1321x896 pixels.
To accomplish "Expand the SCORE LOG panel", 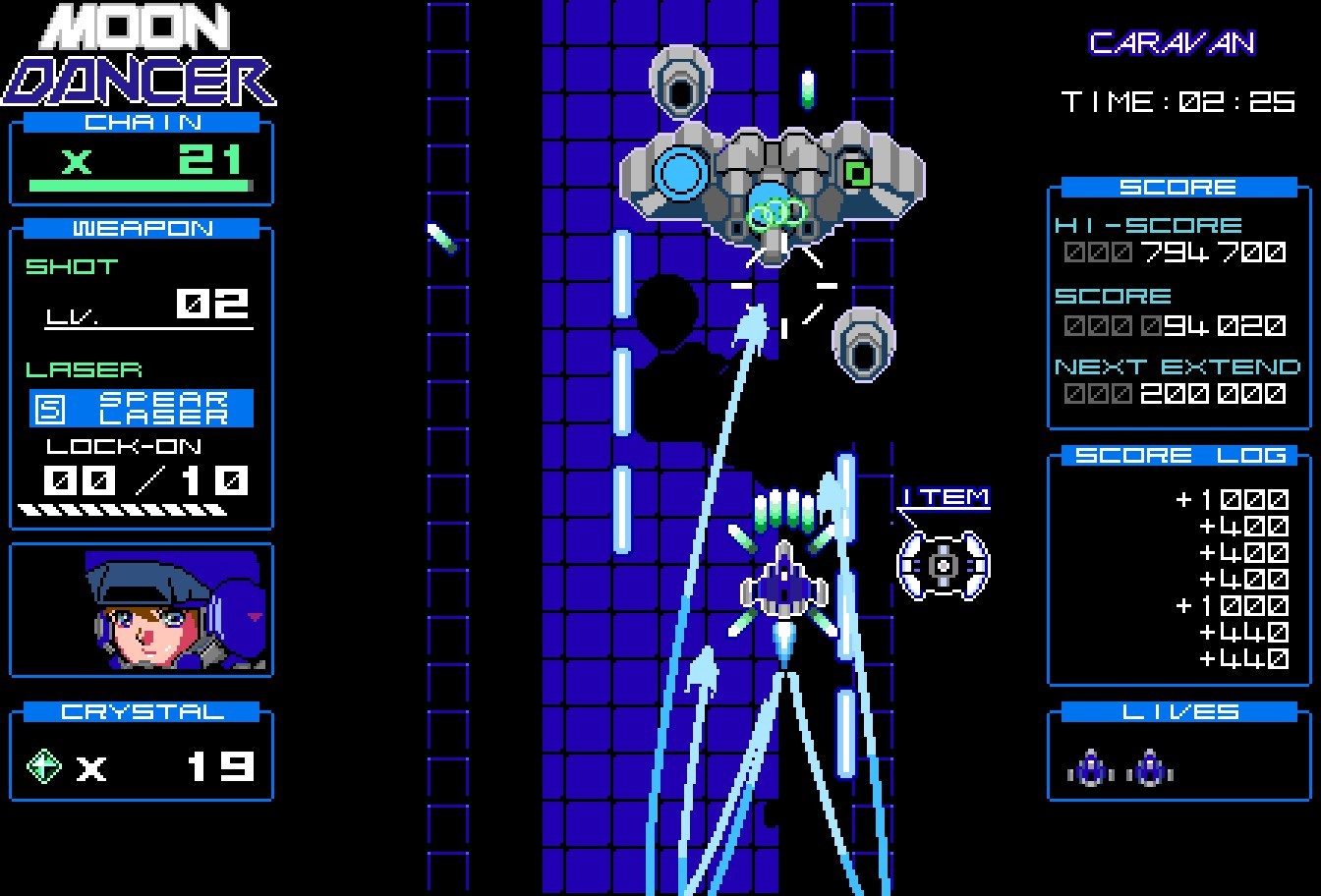I will [1178, 454].
